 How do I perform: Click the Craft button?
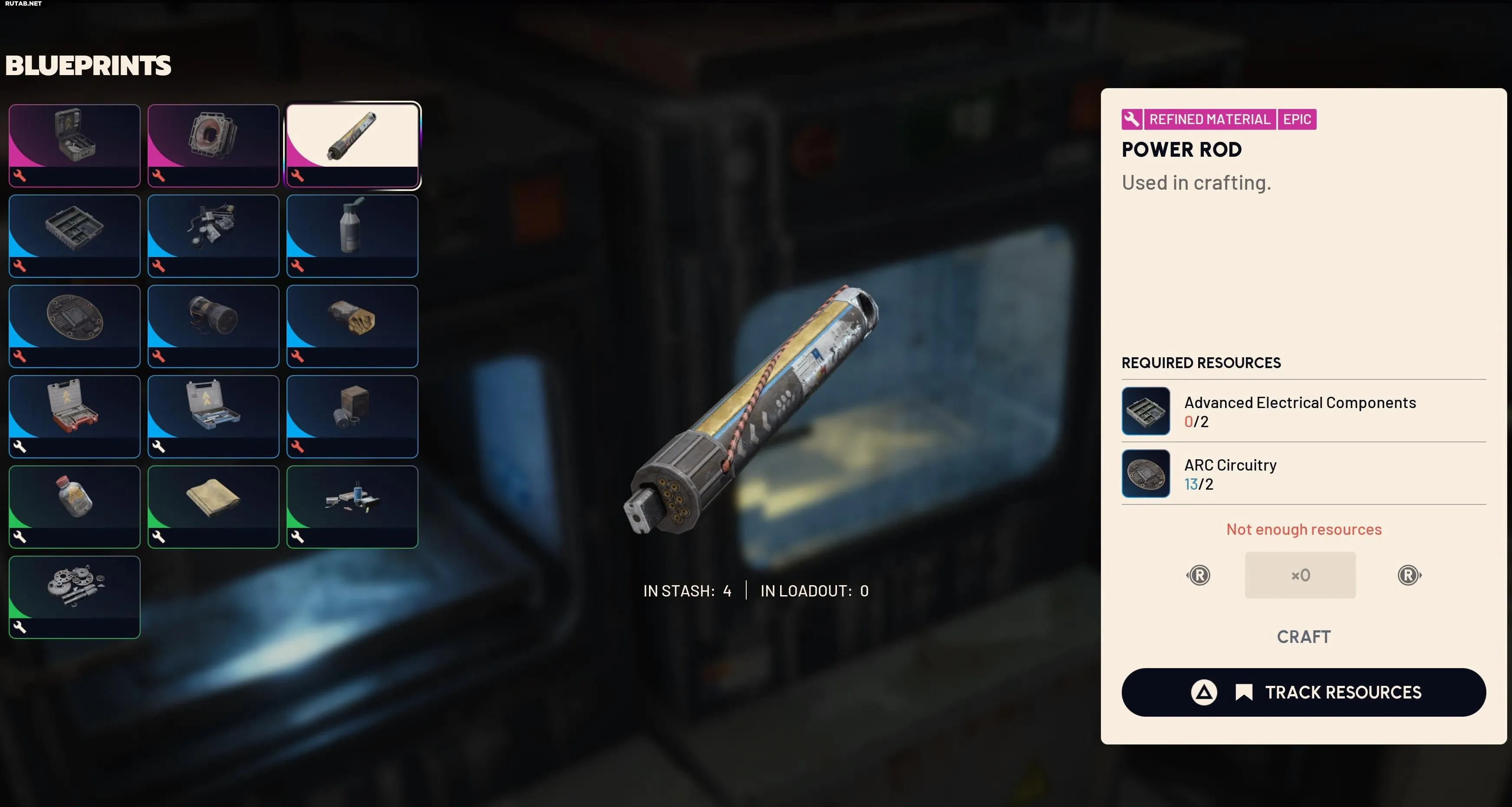point(1303,637)
